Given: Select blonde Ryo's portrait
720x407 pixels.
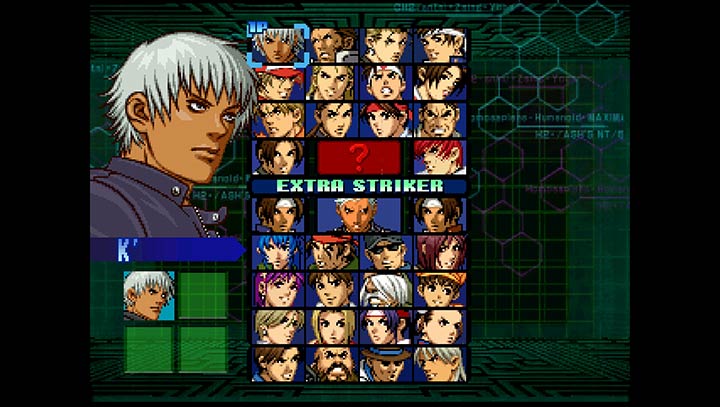Looking at the screenshot, I should (277, 119).
